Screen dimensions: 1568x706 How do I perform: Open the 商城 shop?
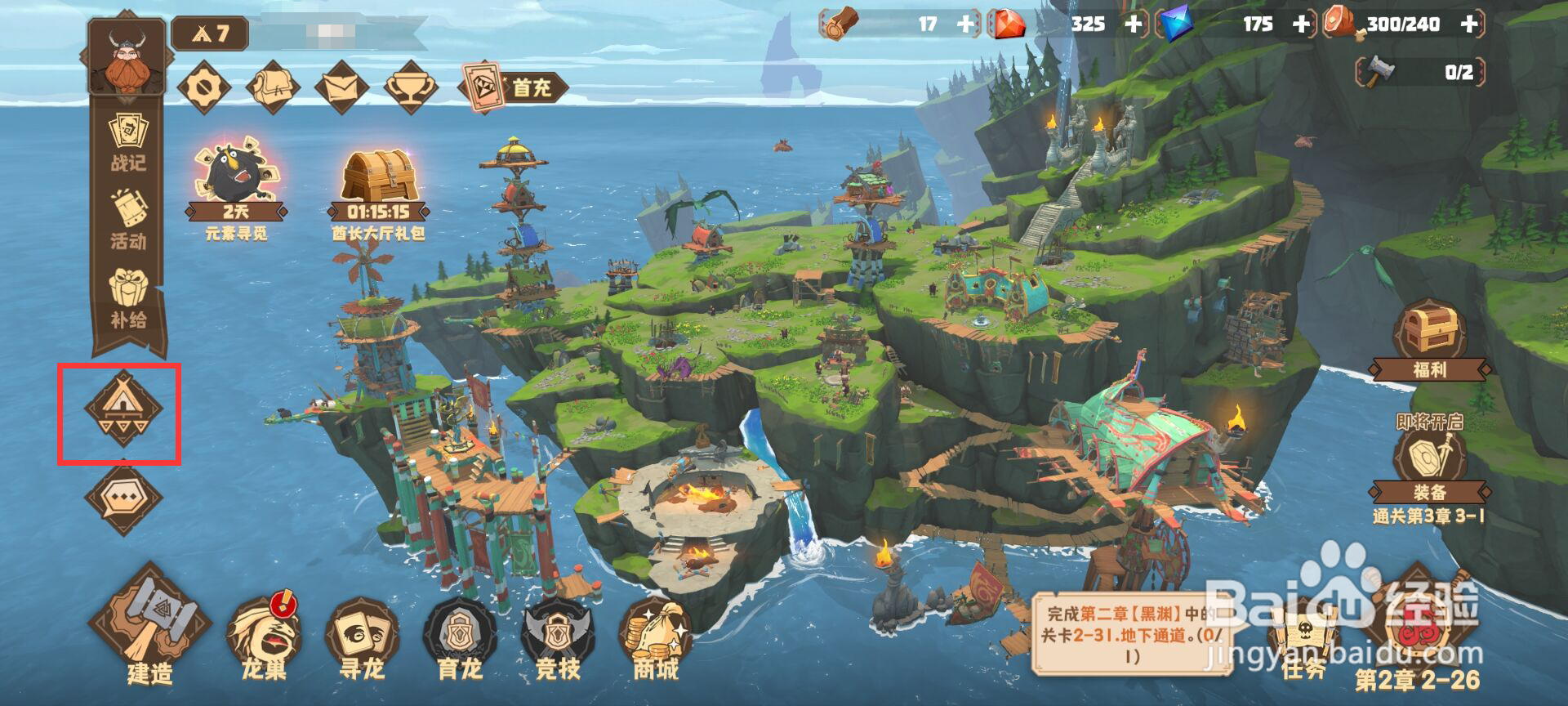click(656, 639)
